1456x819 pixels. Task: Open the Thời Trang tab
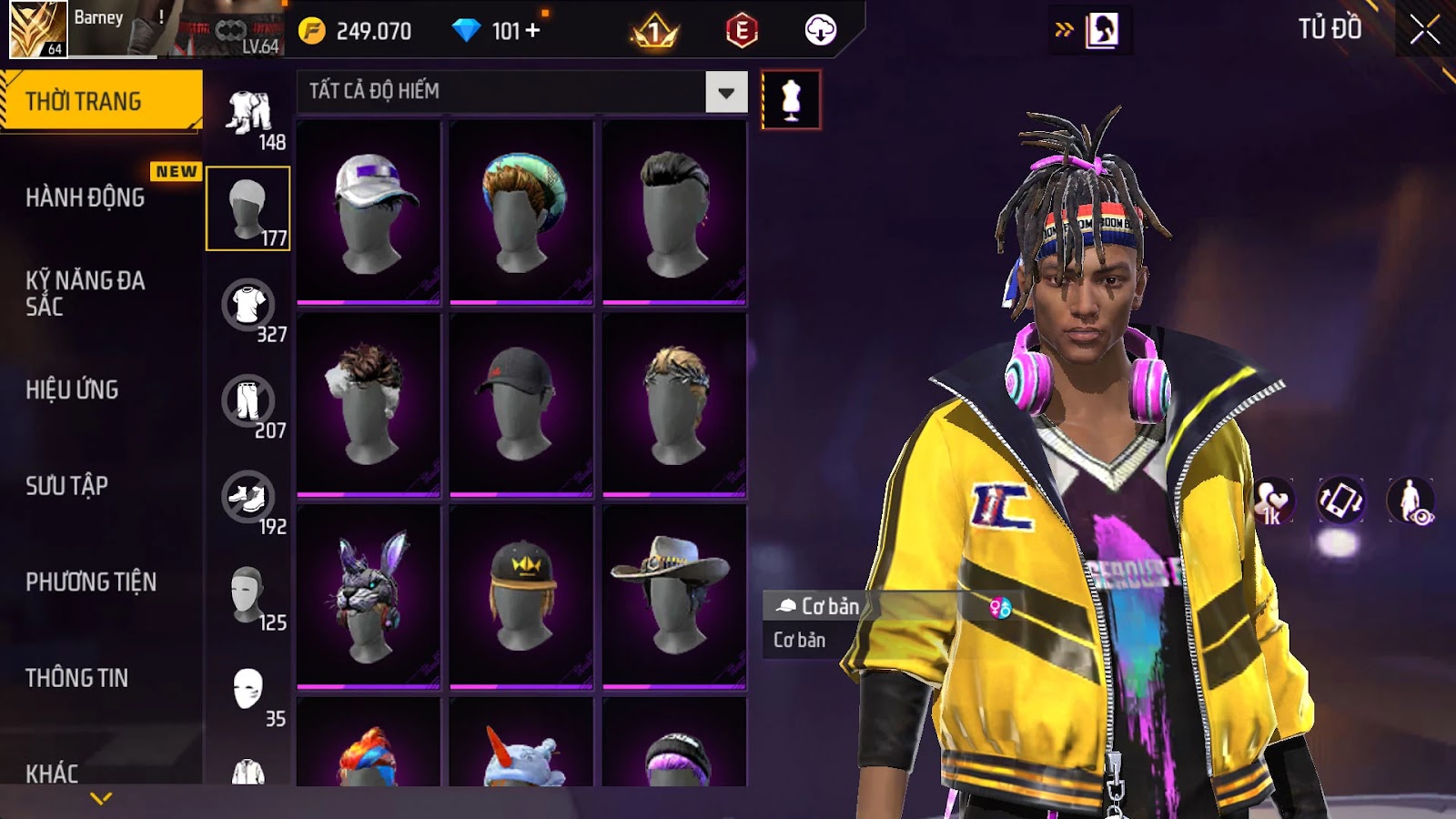click(x=100, y=101)
